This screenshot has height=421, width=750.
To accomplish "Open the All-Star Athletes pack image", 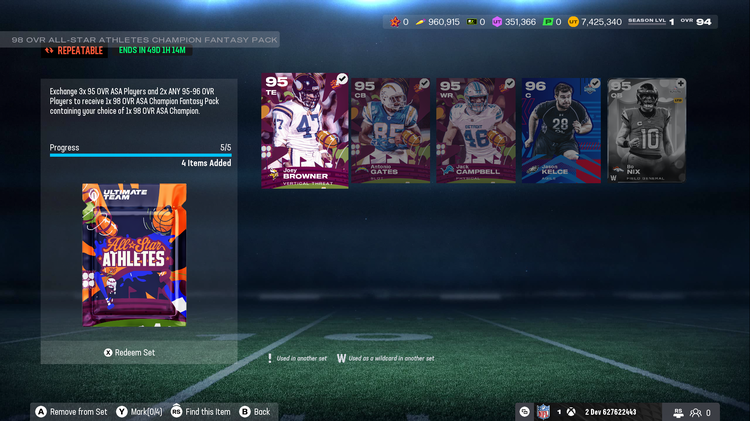I will point(133,256).
